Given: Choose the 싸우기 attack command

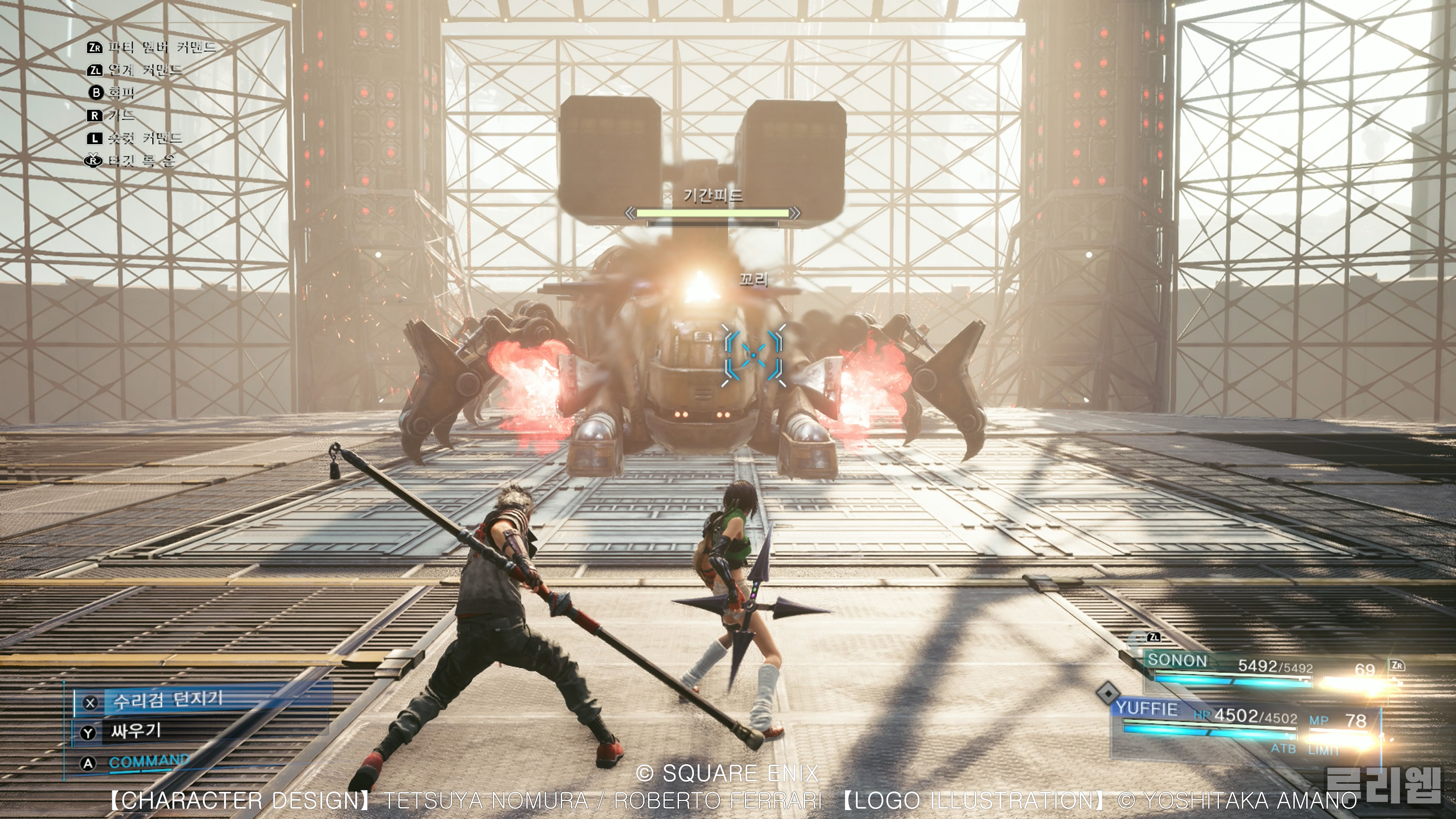Looking at the screenshot, I should click(x=136, y=731).
